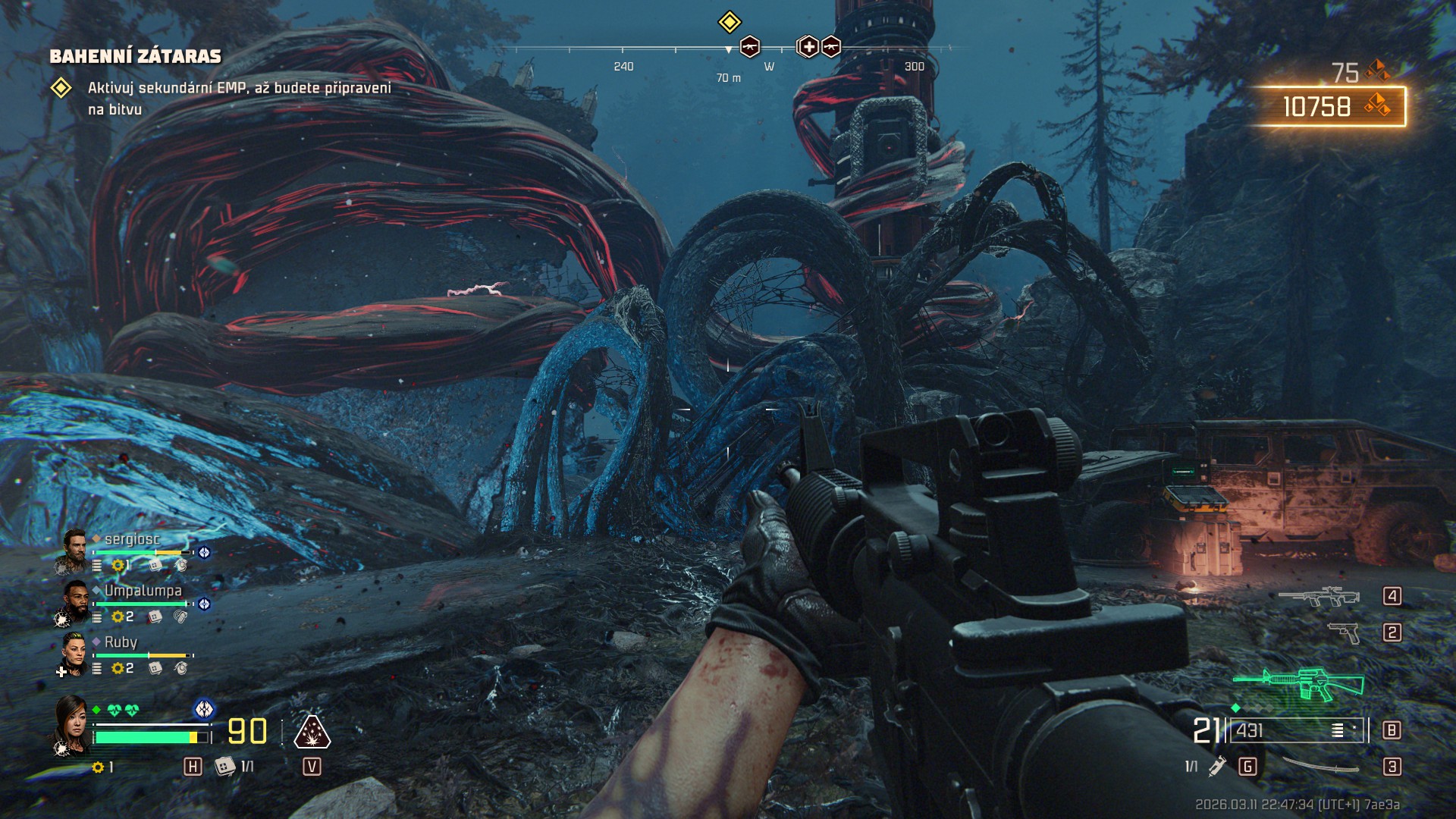Switch to the long rifle in slot 4
1456x819 pixels.
coord(1319,597)
